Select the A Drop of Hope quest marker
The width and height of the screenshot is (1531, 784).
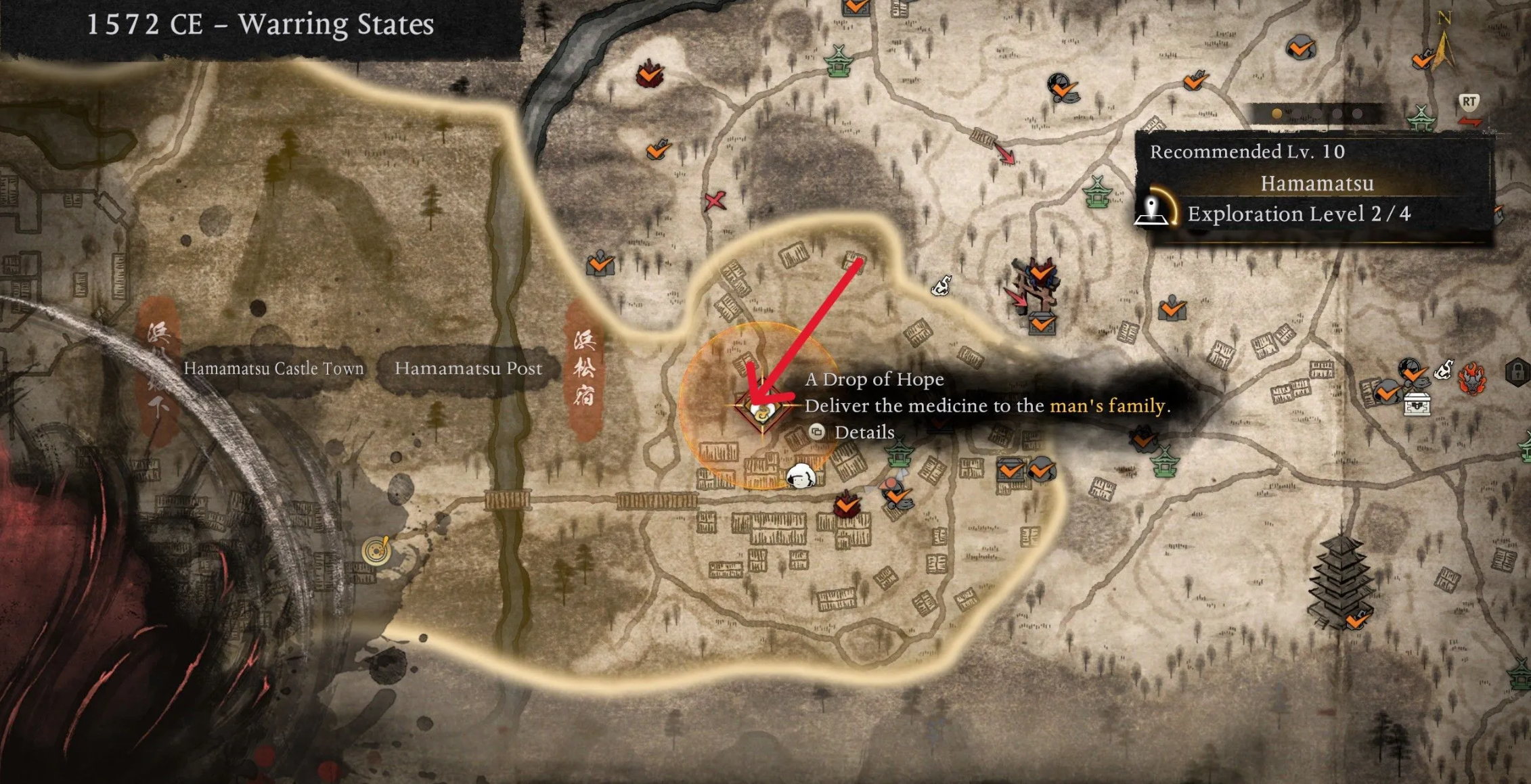tap(761, 409)
